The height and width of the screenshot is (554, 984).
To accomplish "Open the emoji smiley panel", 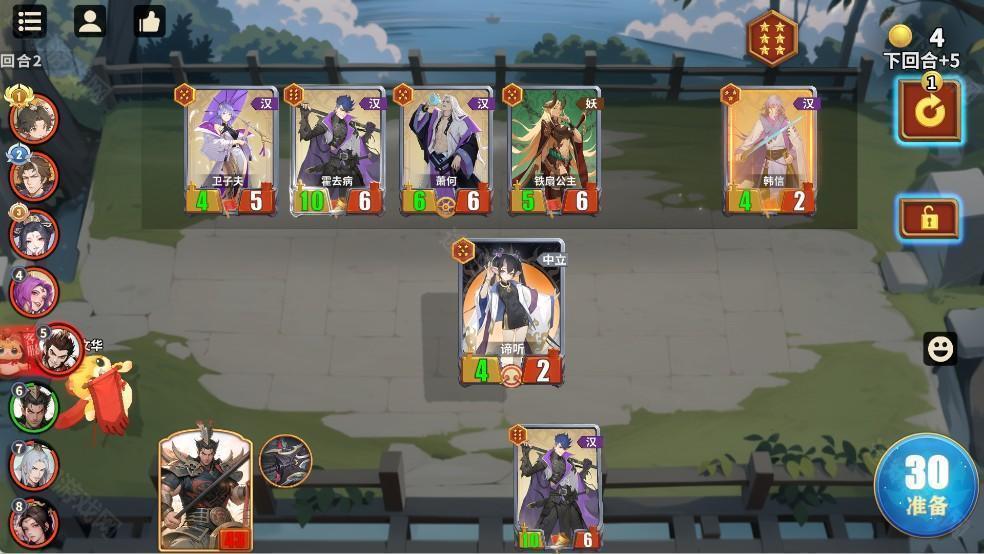I will (x=940, y=348).
